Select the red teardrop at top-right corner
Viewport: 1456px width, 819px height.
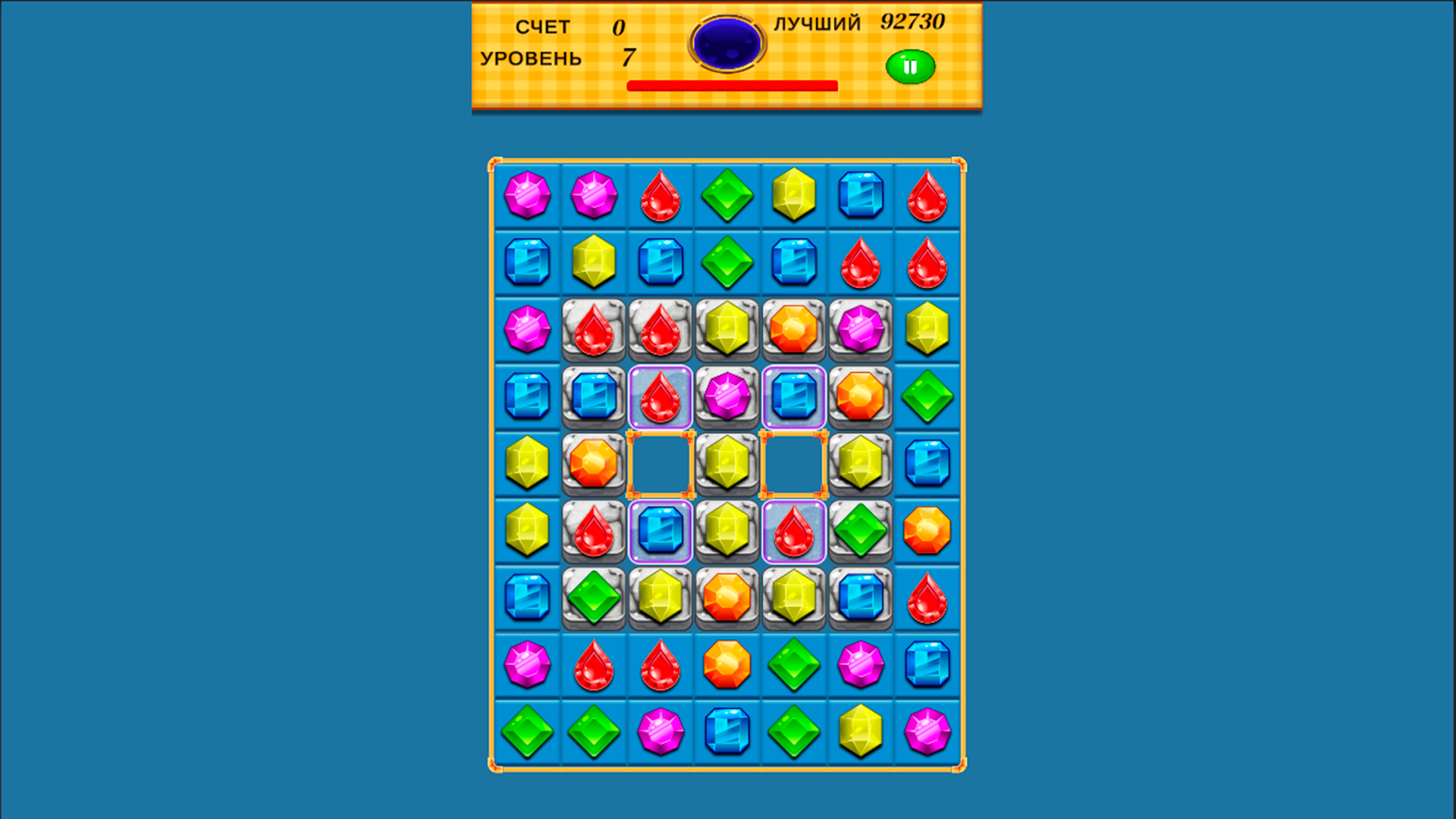point(927,196)
